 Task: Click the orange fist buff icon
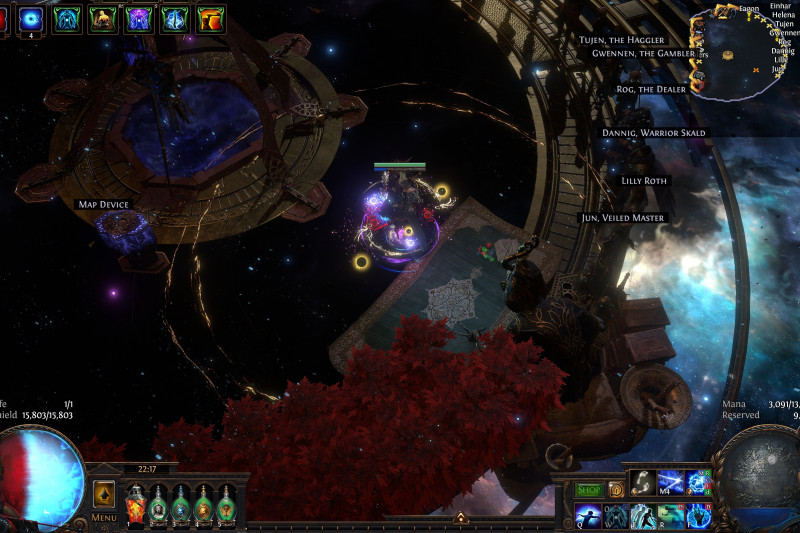(x=211, y=17)
